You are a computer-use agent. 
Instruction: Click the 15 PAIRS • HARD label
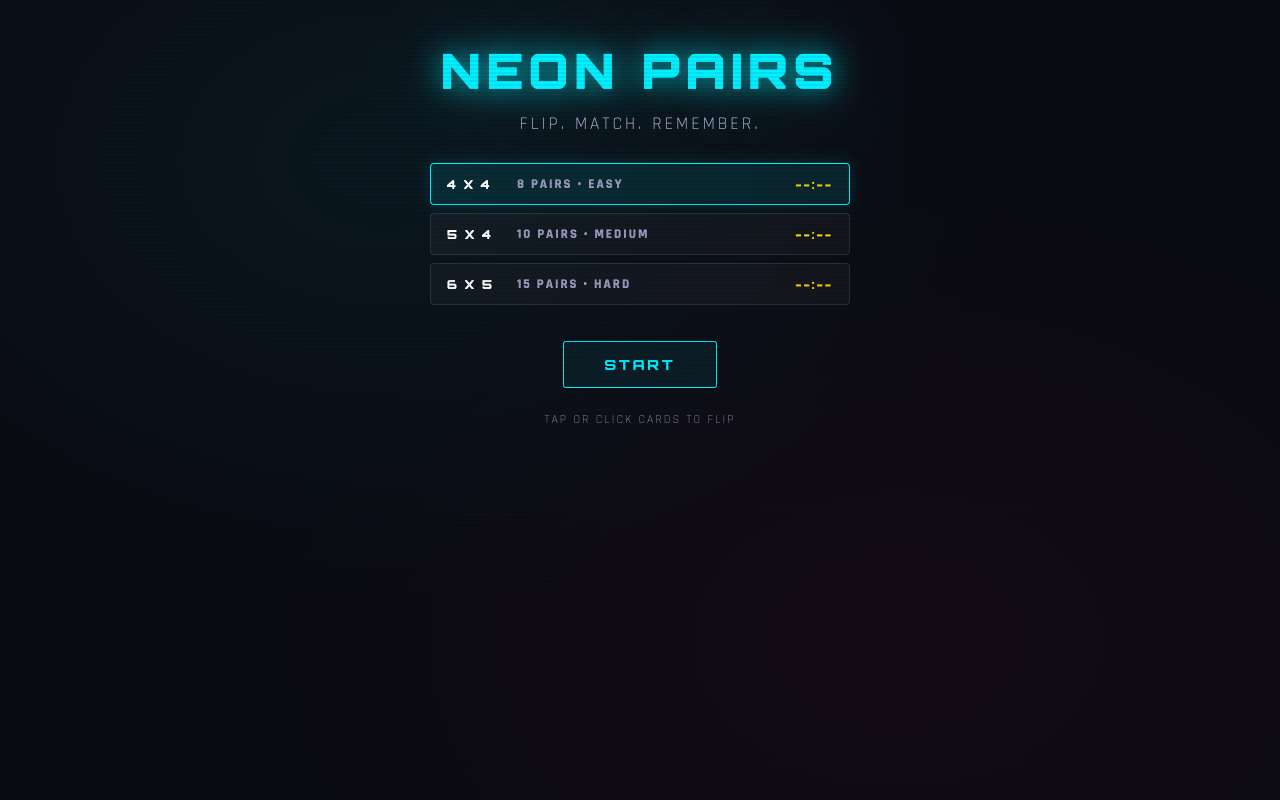[573, 284]
